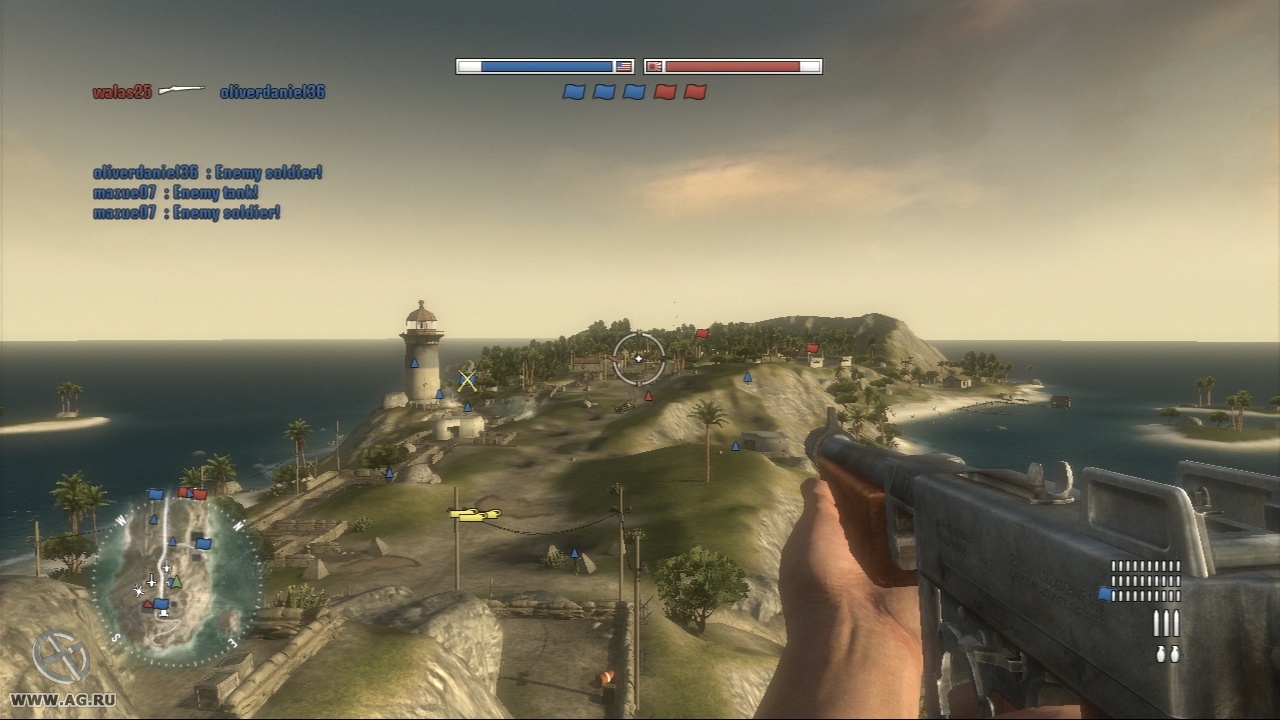Select the Japanese flag icon beside the red bar

point(654,67)
